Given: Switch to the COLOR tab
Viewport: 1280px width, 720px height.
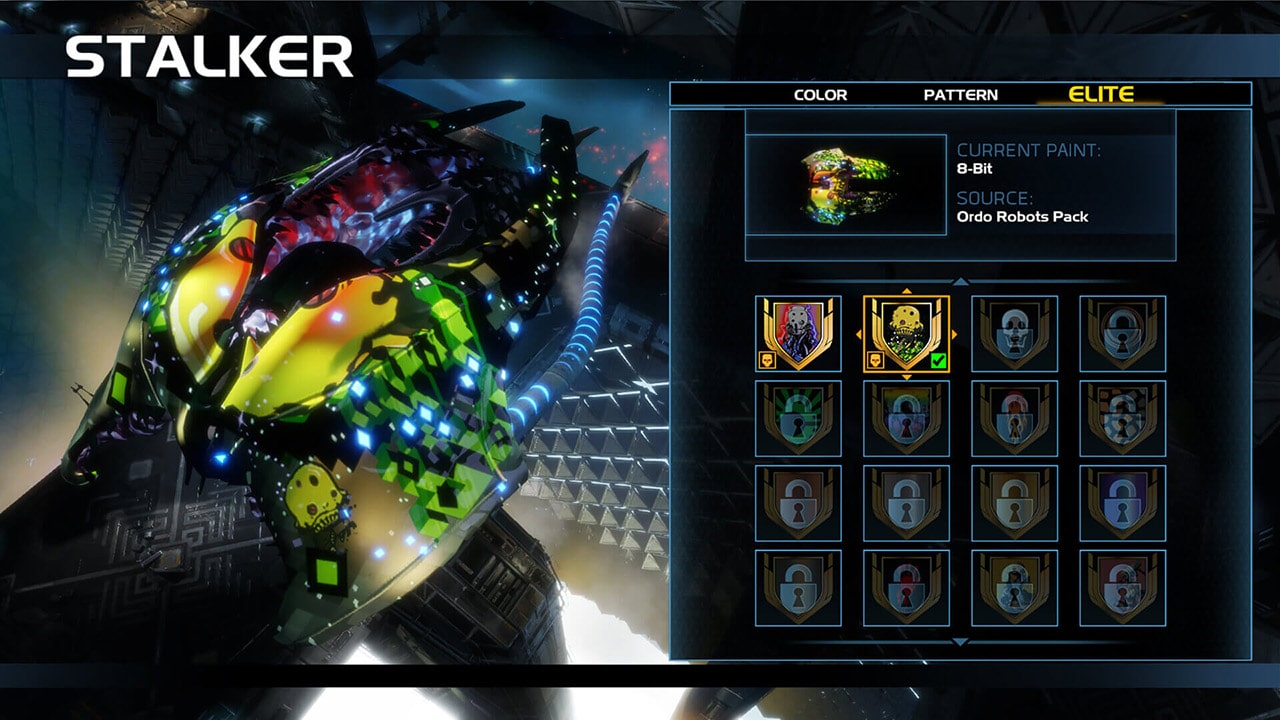Looking at the screenshot, I should 820,95.
